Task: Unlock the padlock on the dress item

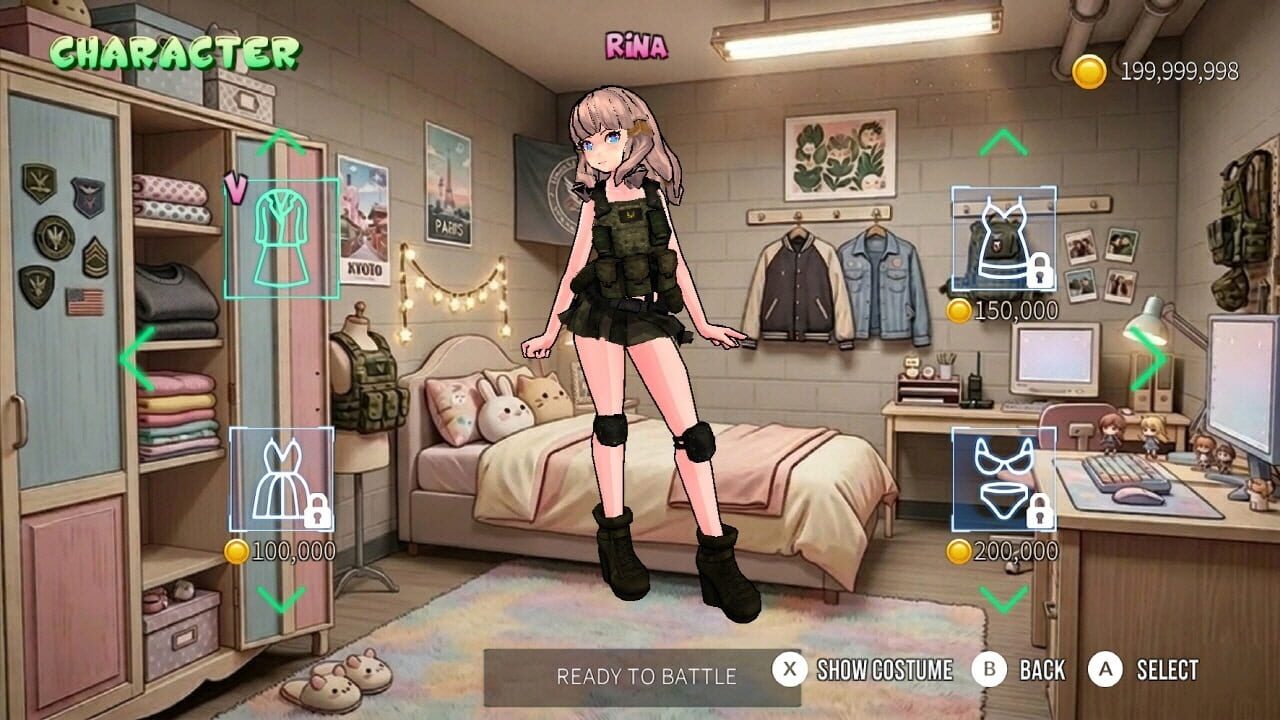Action: tap(319, 511)
